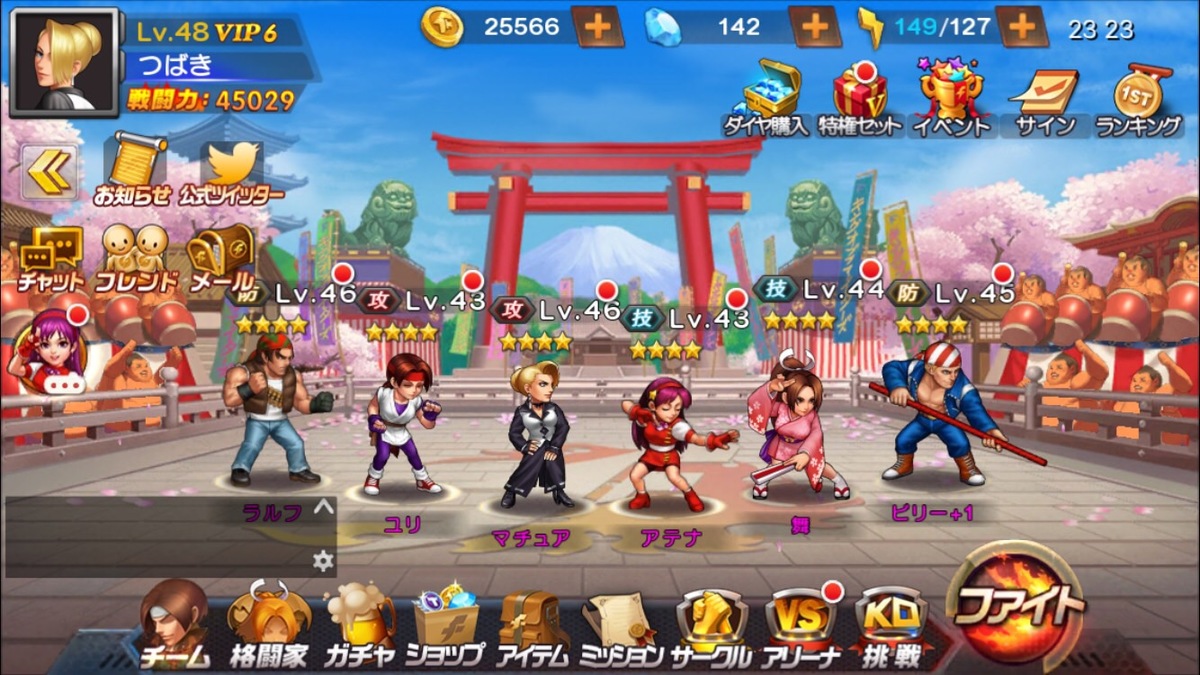Image resolution: width=1200 pixels, height=675 pixels.
Task: Refill stamina with the lightning plus button
Action: tap(1021, 27)
